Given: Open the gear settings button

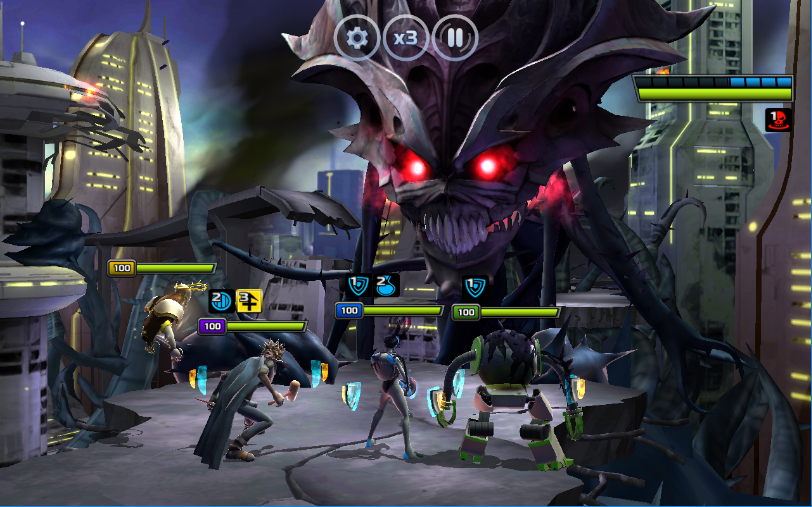Looking at the screenshot, I should [357, 39].
